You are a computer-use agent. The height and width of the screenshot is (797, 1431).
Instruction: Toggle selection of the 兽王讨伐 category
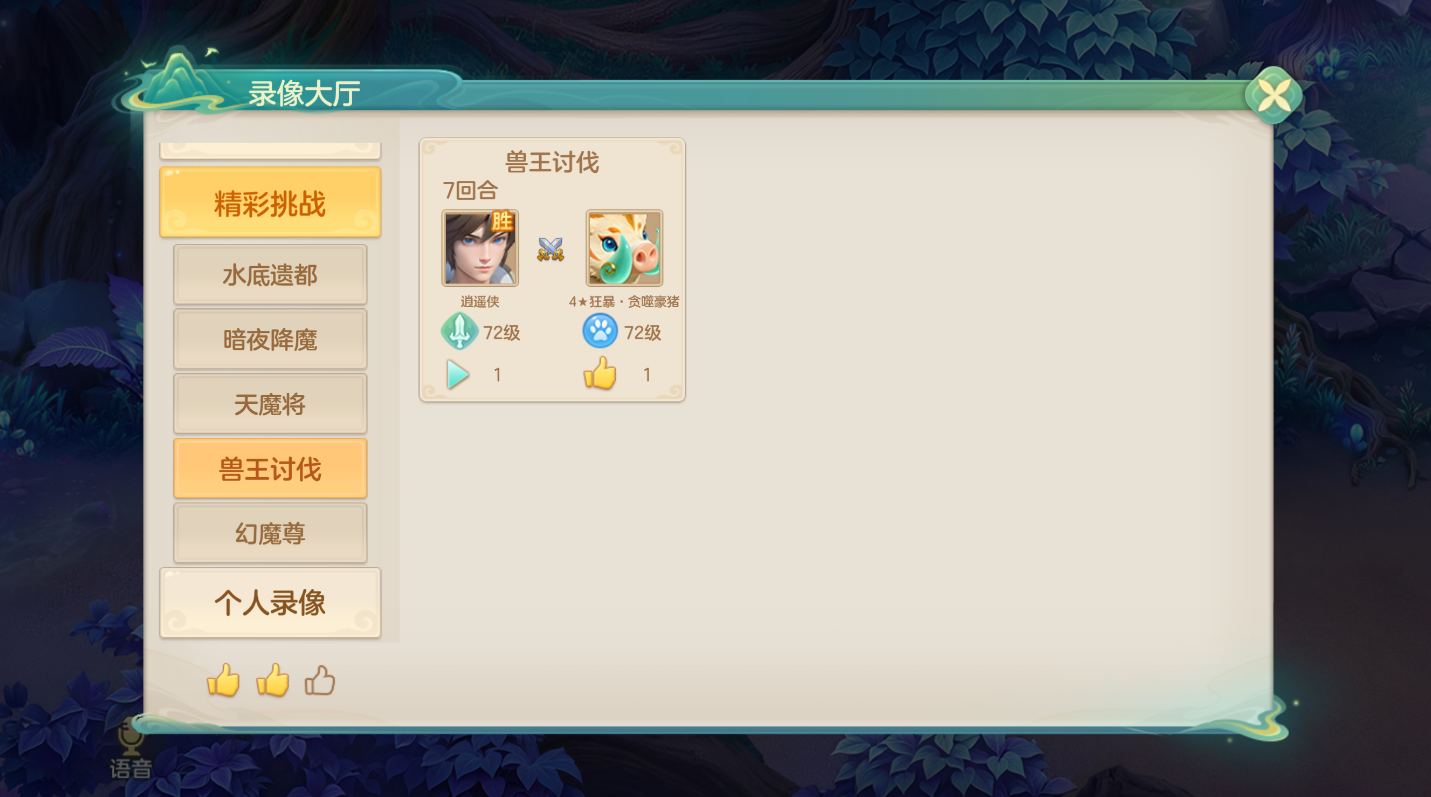point(270,467)
